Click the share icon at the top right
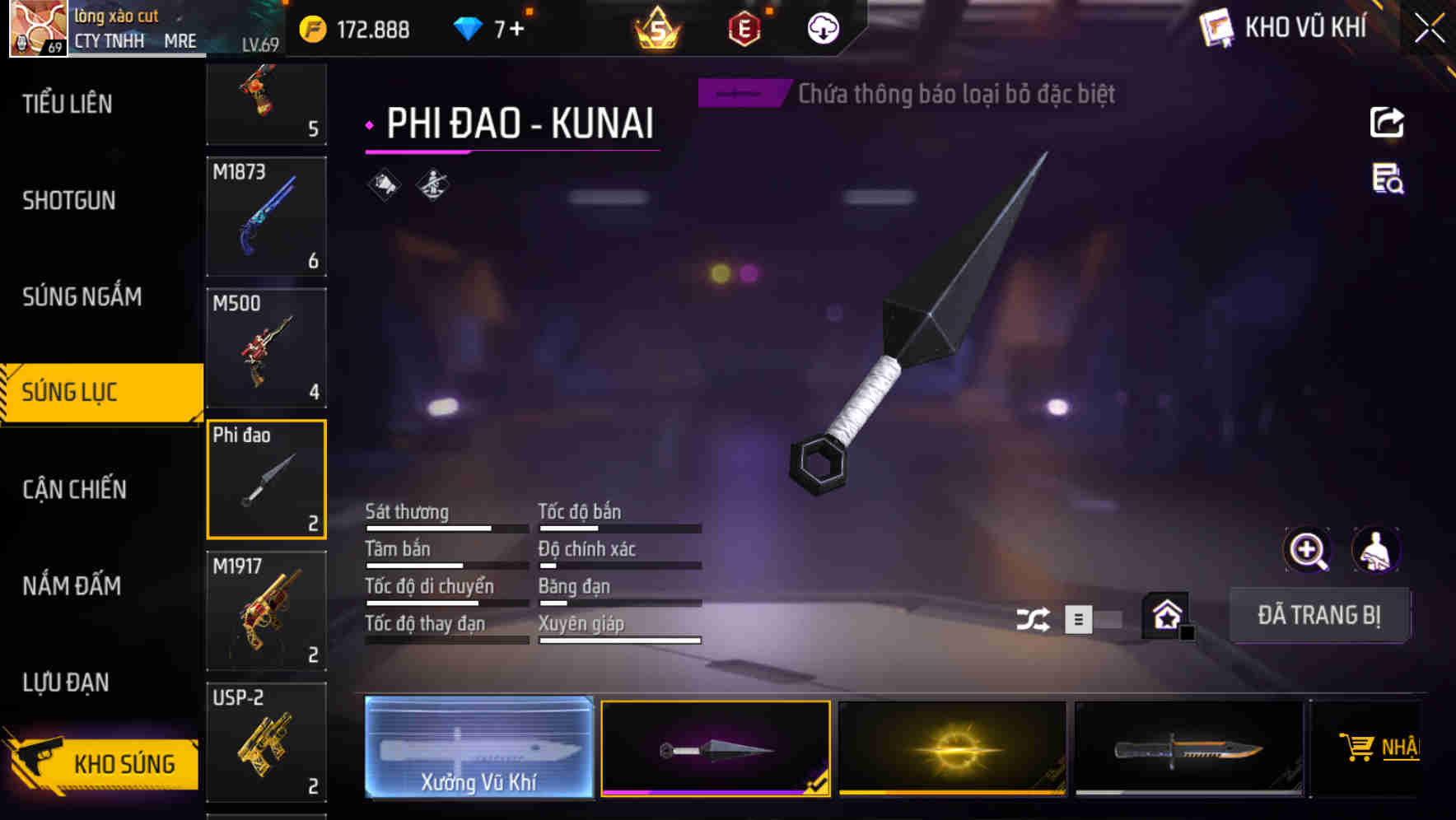The width and height of the screenshot is (1456, 820). coord(1388,122)
